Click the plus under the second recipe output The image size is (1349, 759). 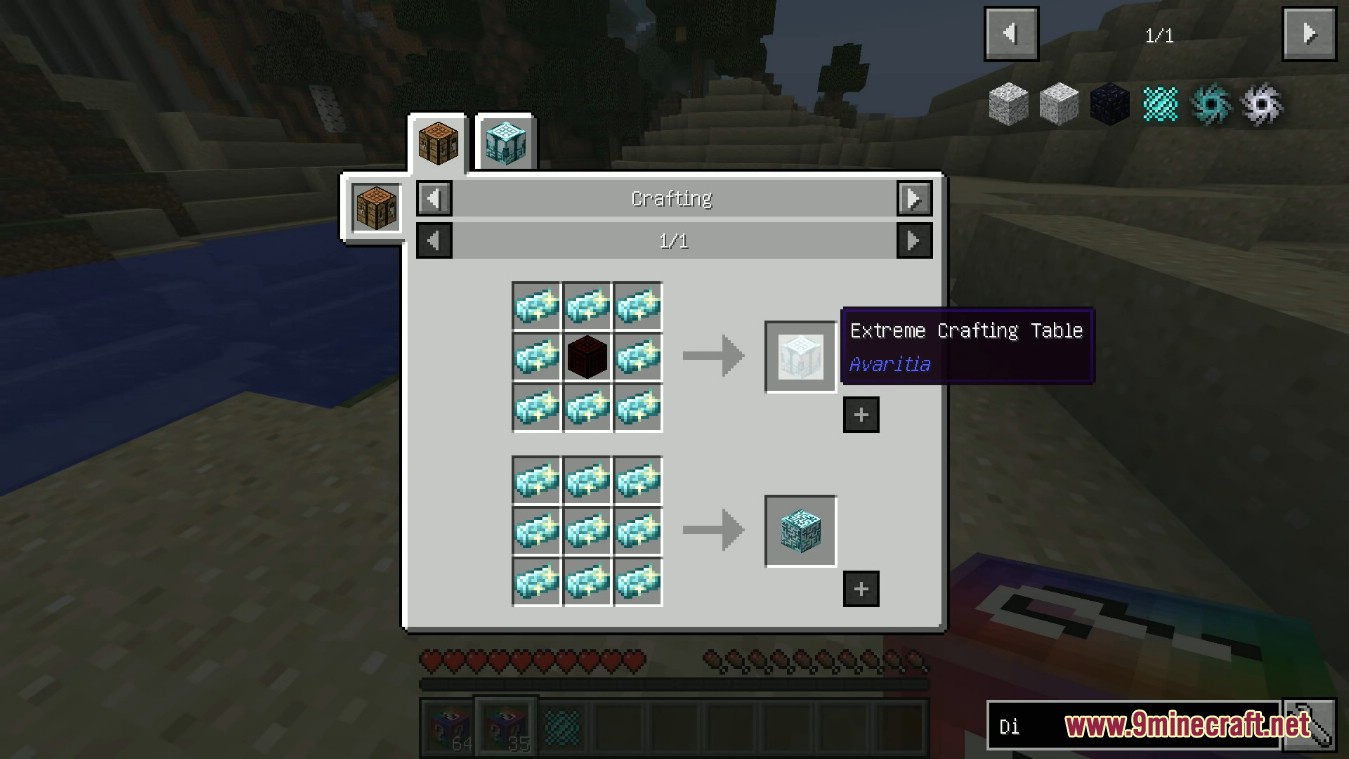tap(861, 589)
